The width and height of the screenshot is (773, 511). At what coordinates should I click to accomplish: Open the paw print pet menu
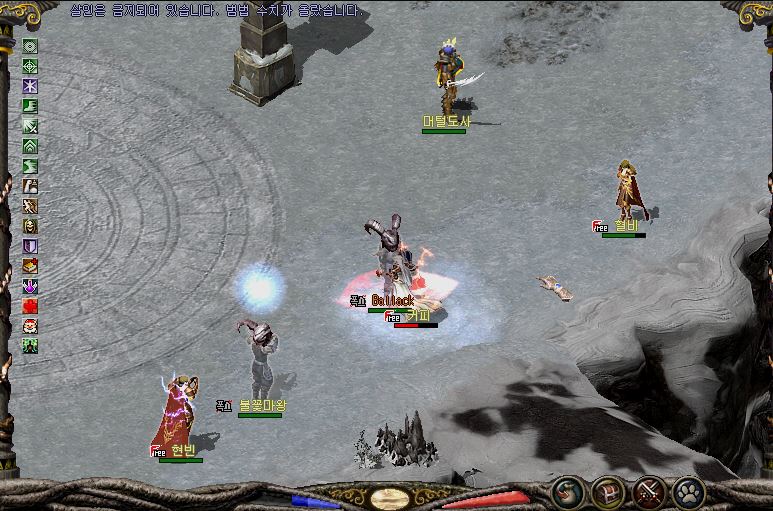pos(689,491)
